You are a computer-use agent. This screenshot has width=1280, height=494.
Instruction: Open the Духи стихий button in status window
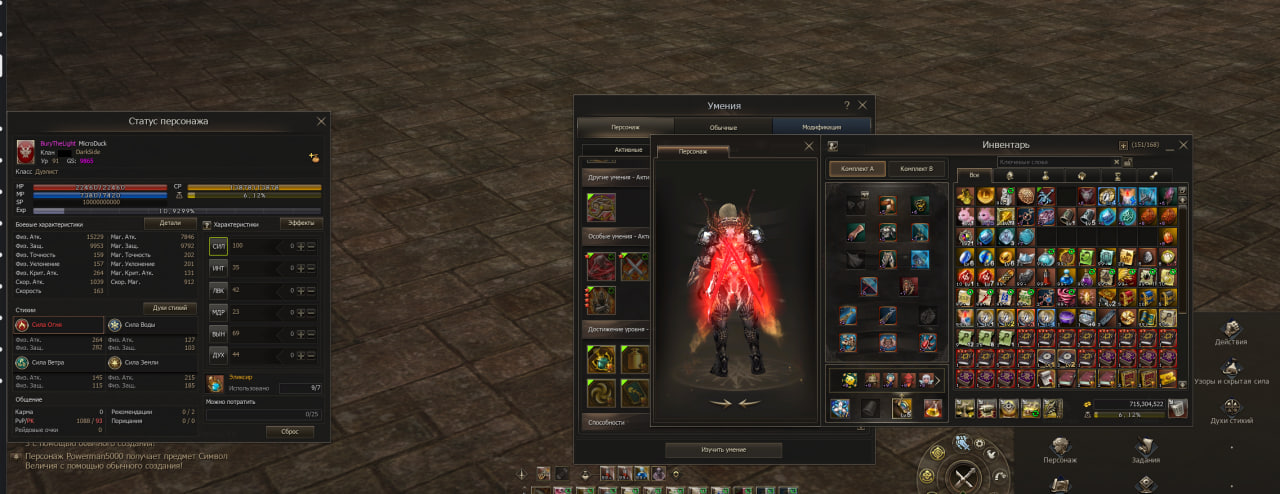(168, 308)
